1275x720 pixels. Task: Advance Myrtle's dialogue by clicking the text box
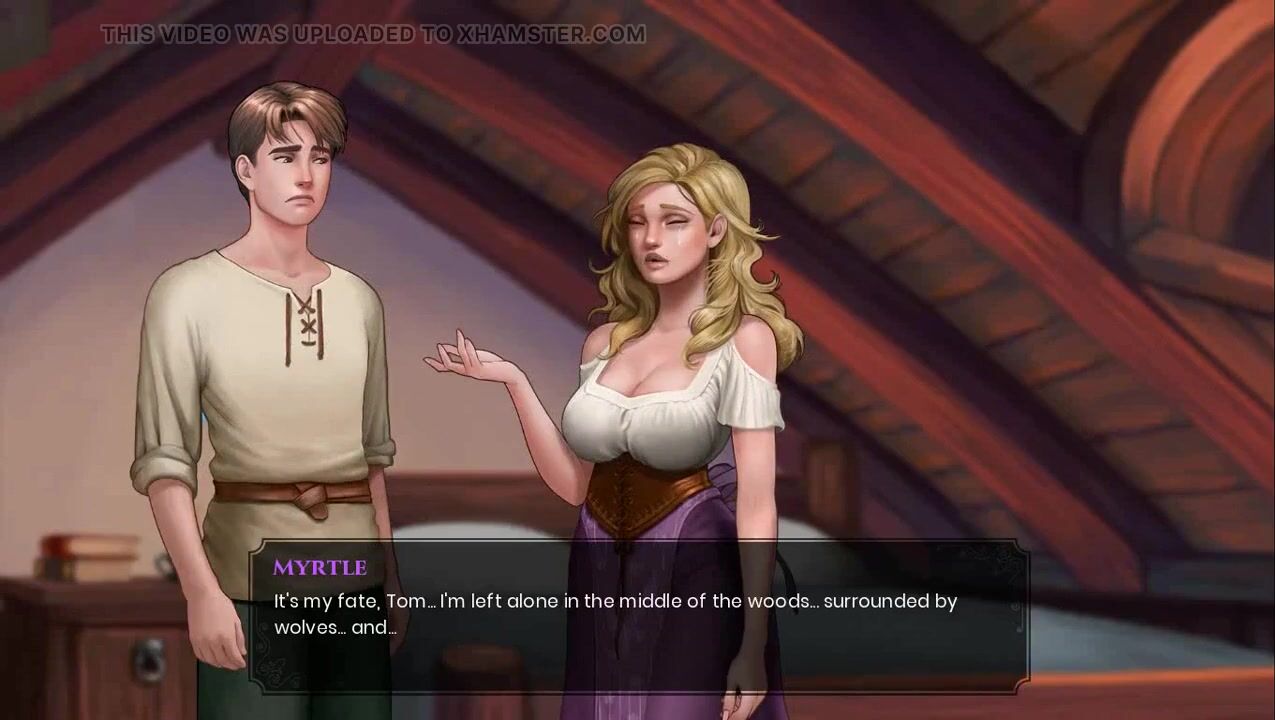638,616
